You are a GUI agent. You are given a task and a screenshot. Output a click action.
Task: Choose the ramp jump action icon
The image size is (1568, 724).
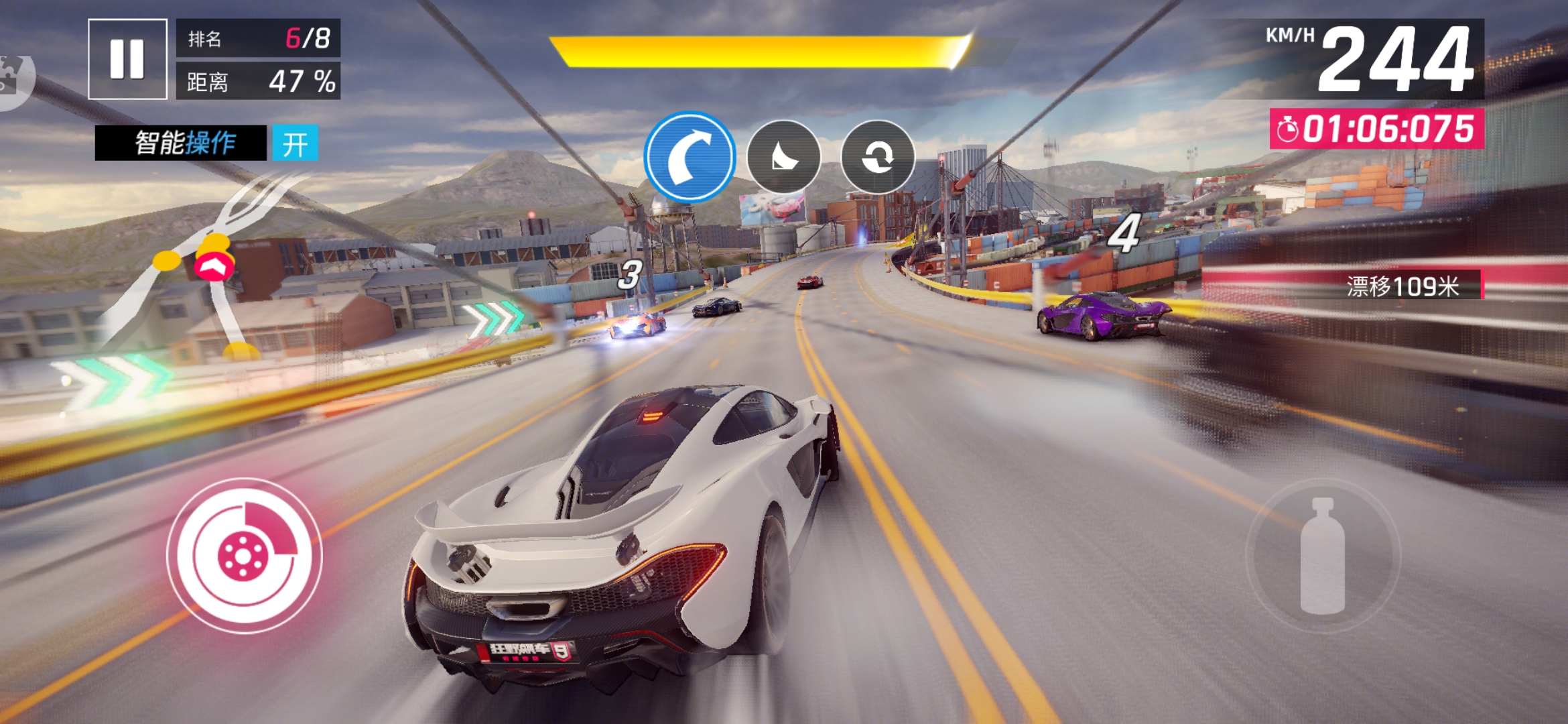pos(783,157)
